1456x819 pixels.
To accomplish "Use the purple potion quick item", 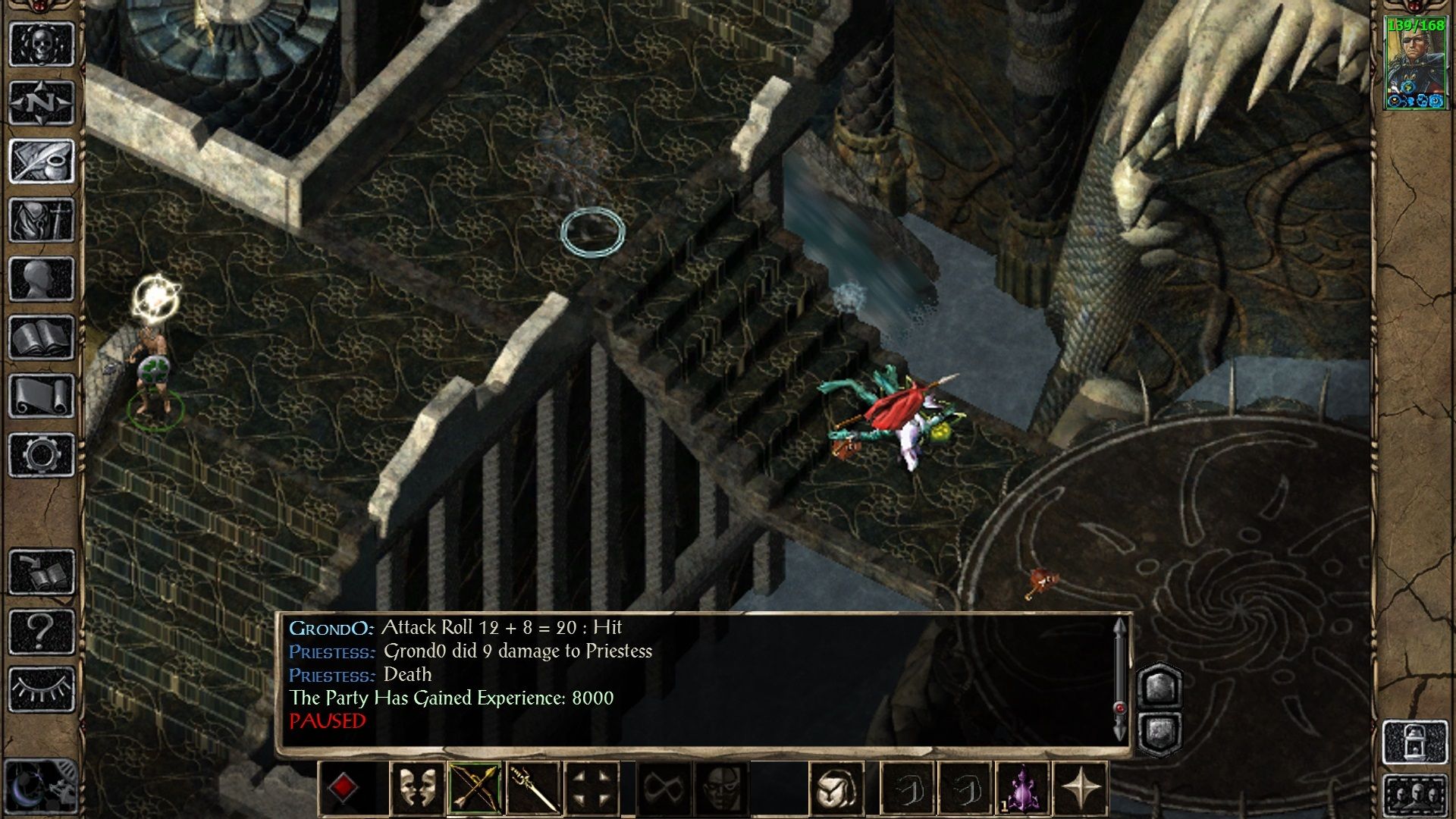I will point(1022,789).
